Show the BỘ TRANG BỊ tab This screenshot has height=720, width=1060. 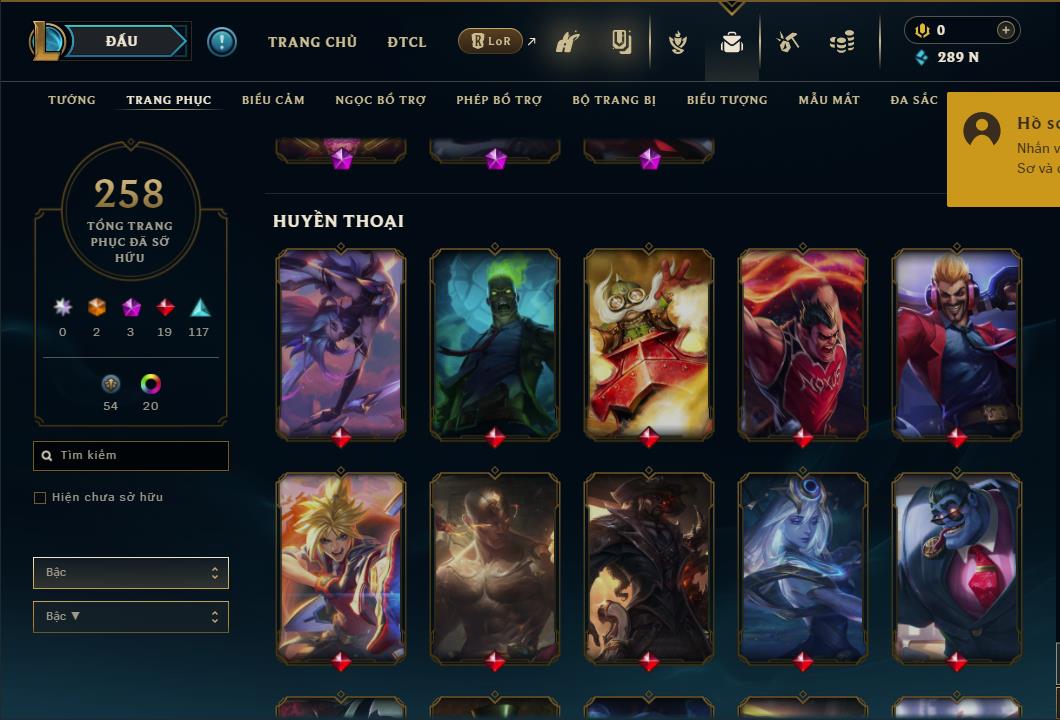pos(614,100)
